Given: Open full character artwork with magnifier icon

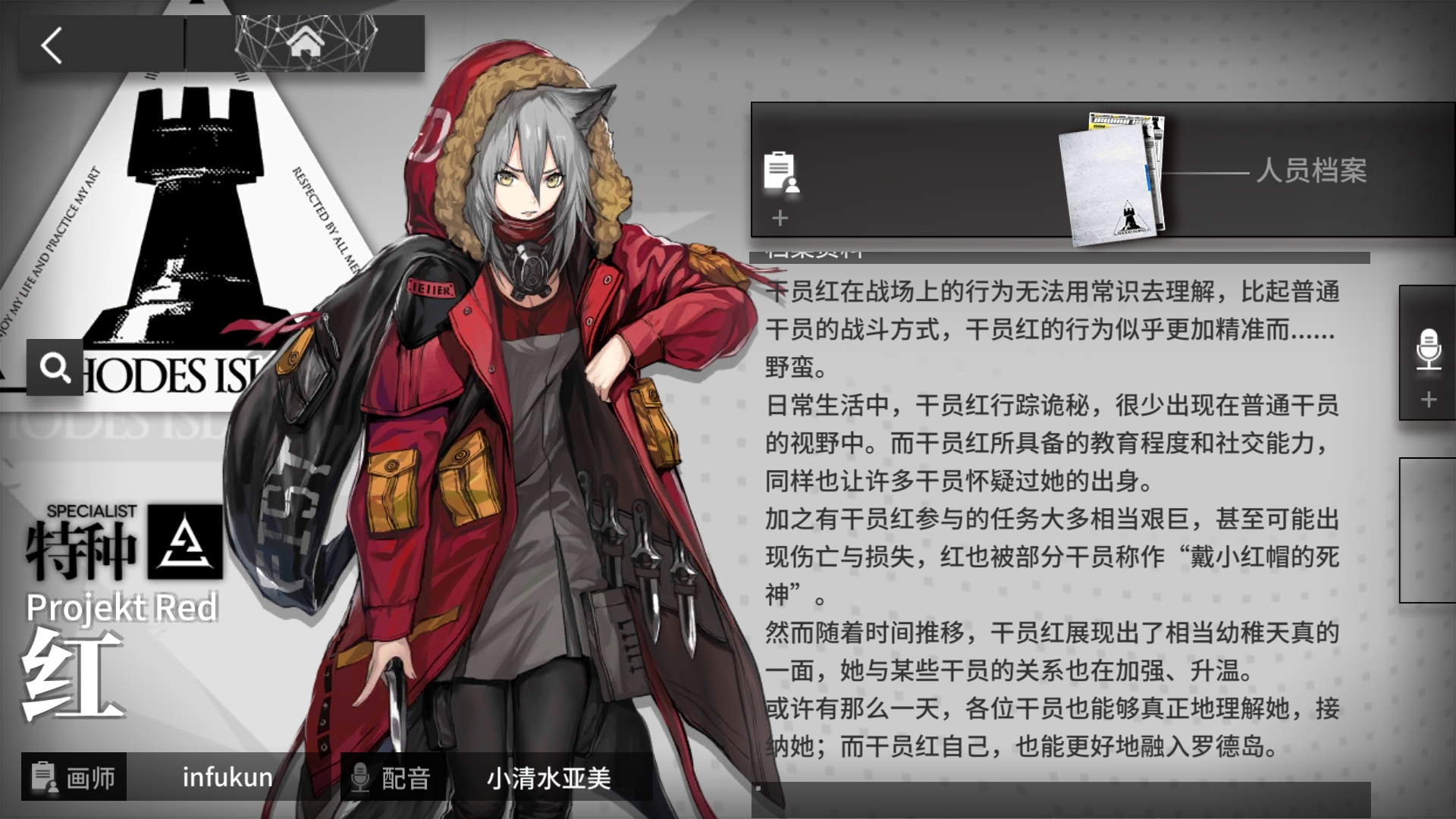Looking at the screenshot, I should coord(53,366).
